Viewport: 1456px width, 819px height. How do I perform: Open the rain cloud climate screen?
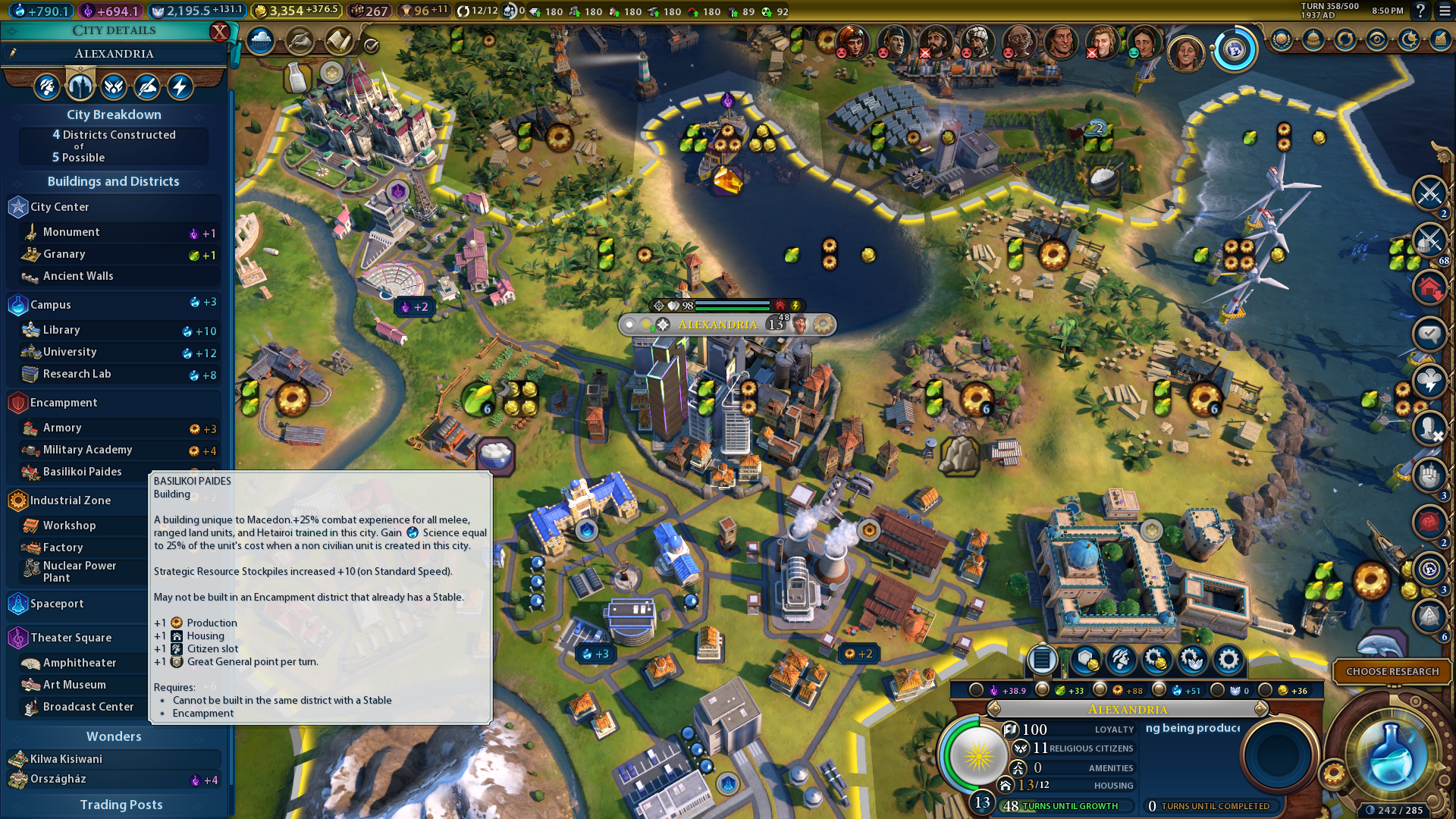260,41
